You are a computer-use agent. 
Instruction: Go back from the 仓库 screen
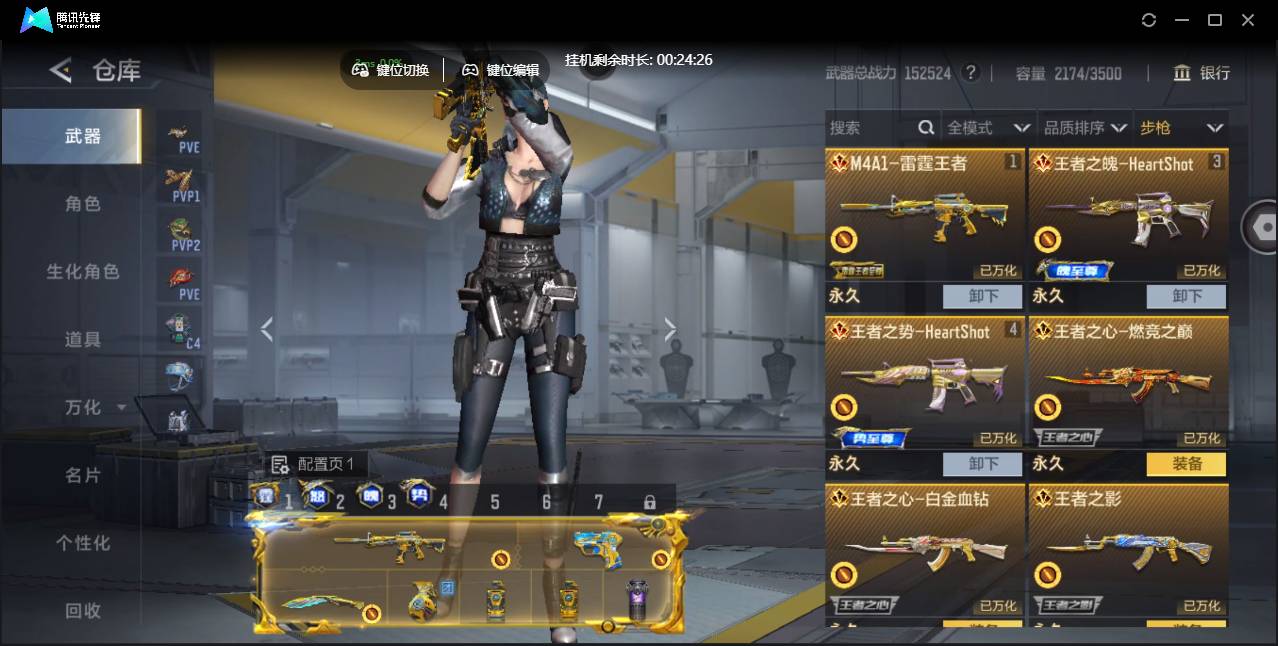click(x=61, y=70)
